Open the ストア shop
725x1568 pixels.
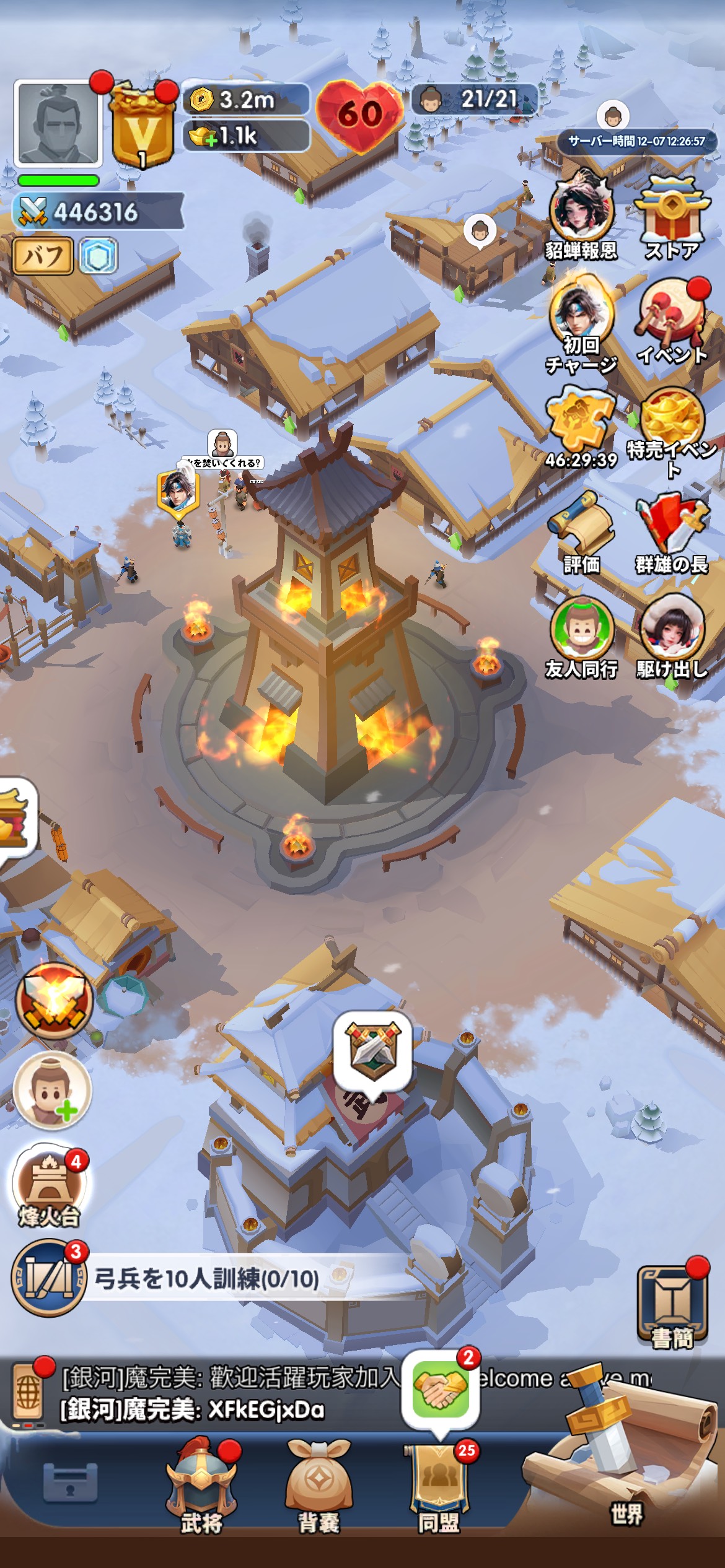(672, 217)
